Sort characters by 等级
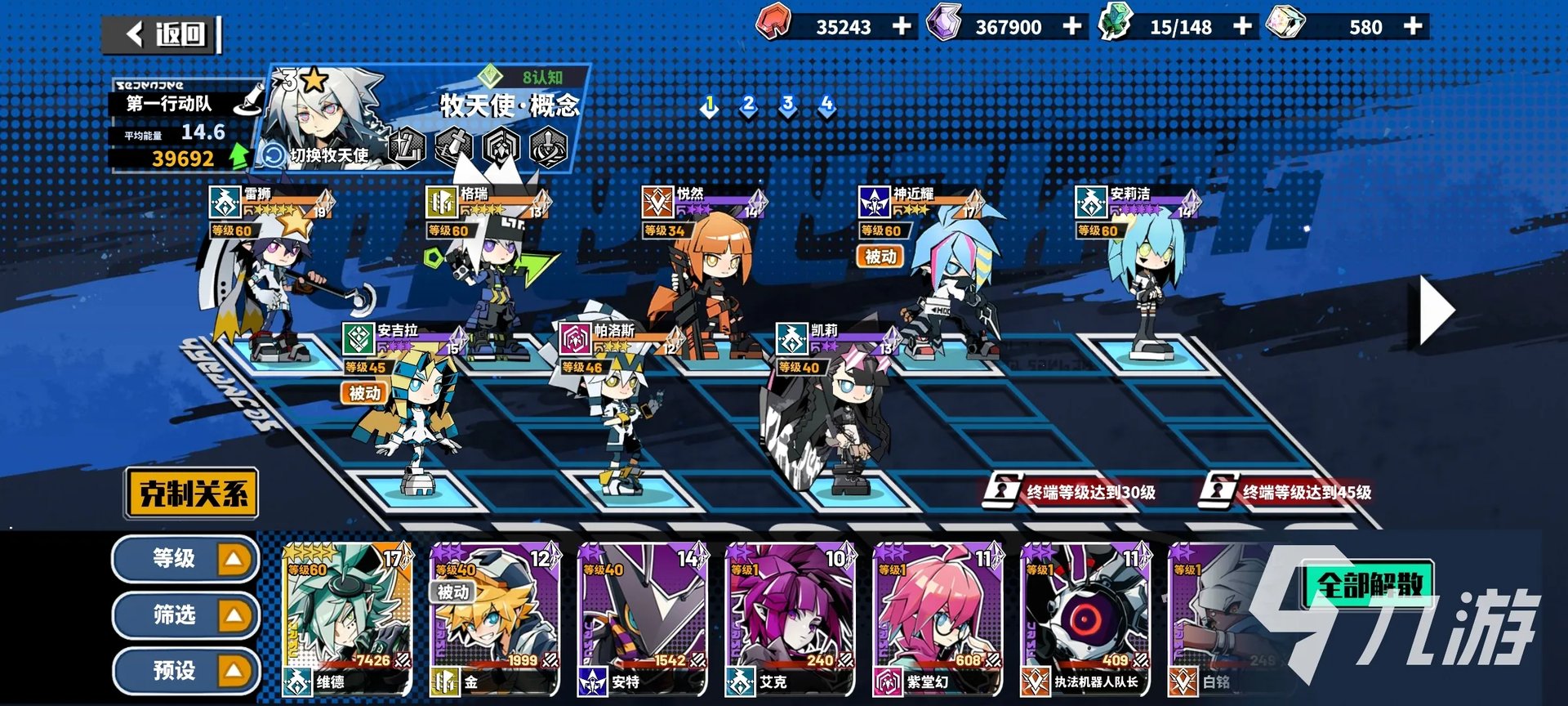The image size is (1568, 706). tap(186, 559)
